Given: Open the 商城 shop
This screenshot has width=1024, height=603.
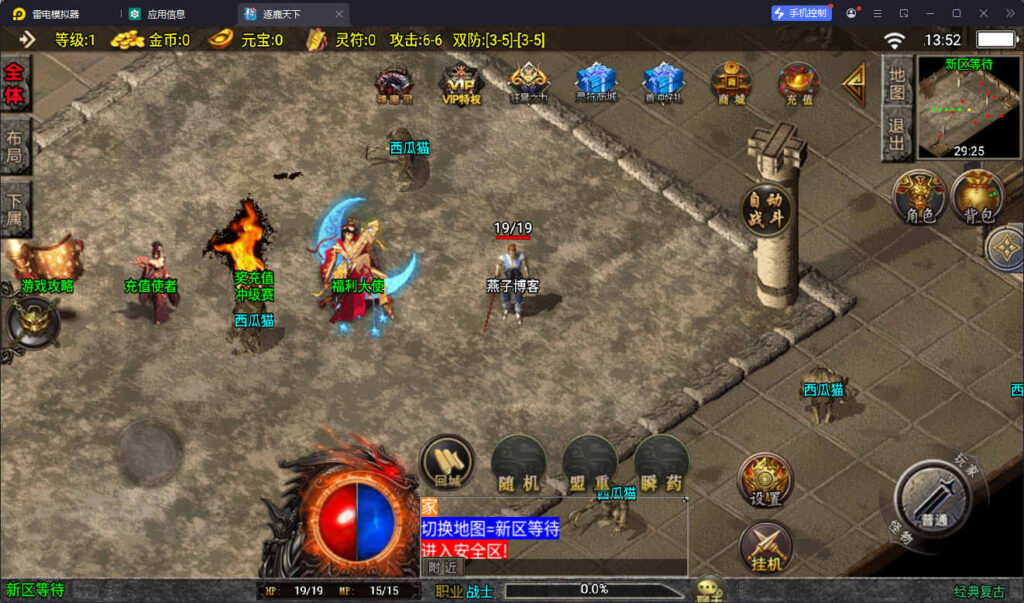Looking at the screenshot, I should tap(731, 84).
